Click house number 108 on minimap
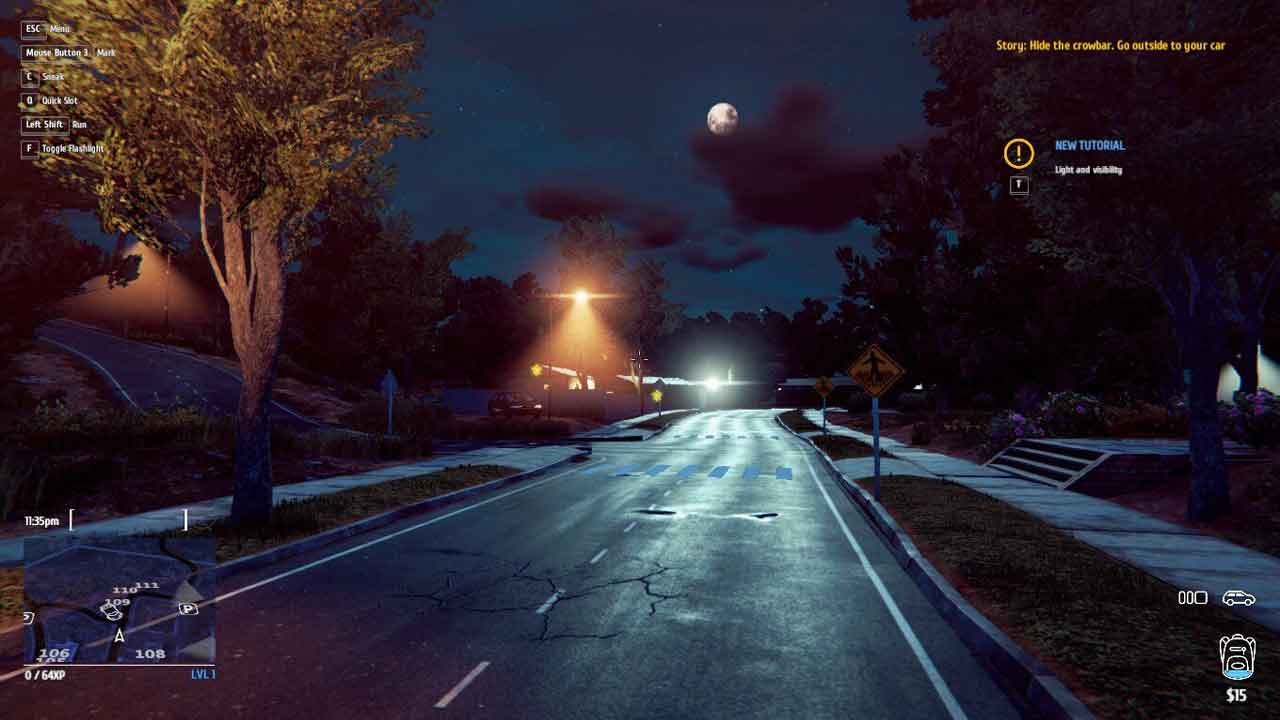Viewport: 1280px width, 720px height. point(150,654)
